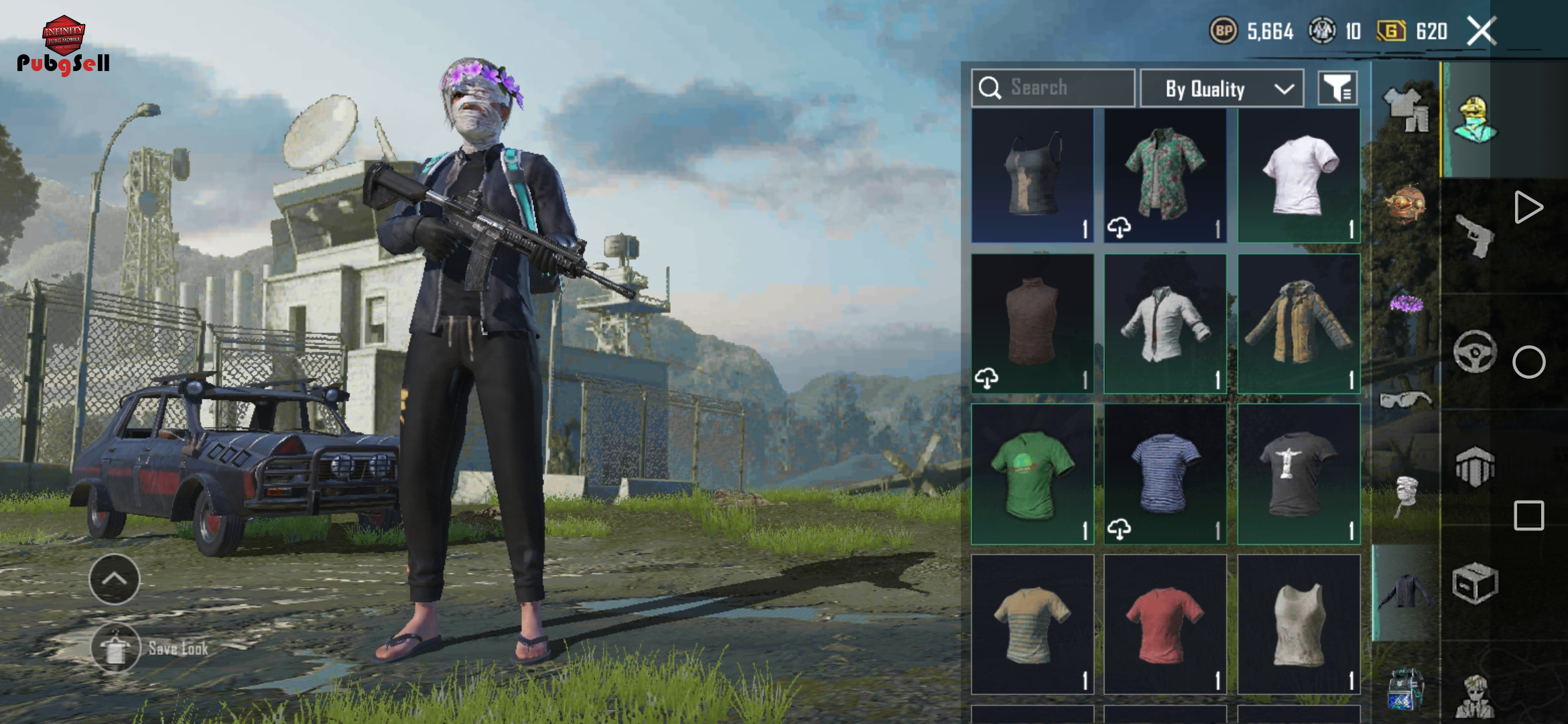Pick the white button-up shirt
This screenshot has height=724, width=1568.
pos(1165,323)
